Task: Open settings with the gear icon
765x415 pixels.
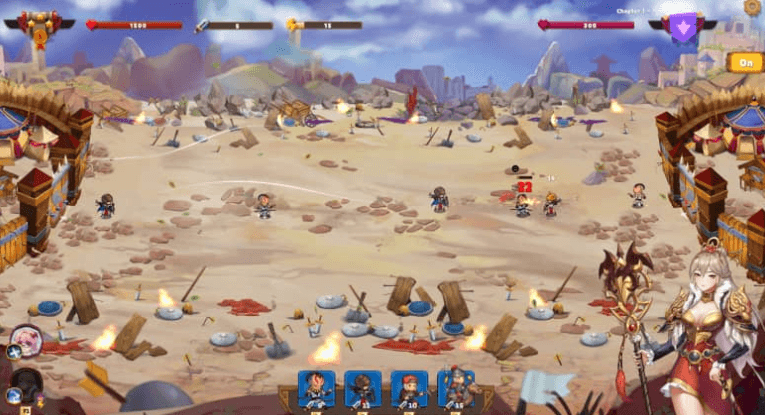Action: pos(752,7)
